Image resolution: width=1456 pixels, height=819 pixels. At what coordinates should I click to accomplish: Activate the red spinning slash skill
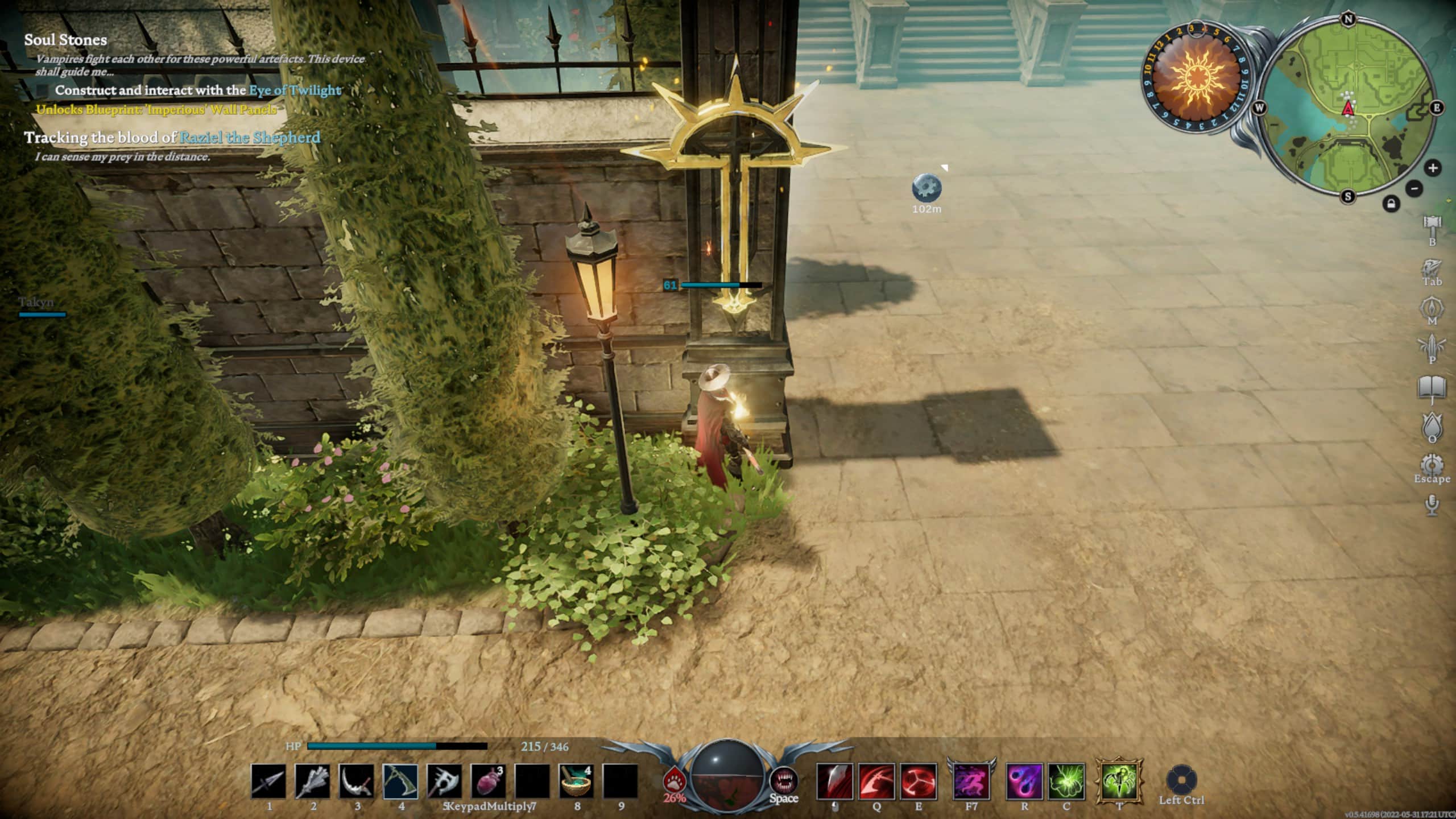coord(919,781)
